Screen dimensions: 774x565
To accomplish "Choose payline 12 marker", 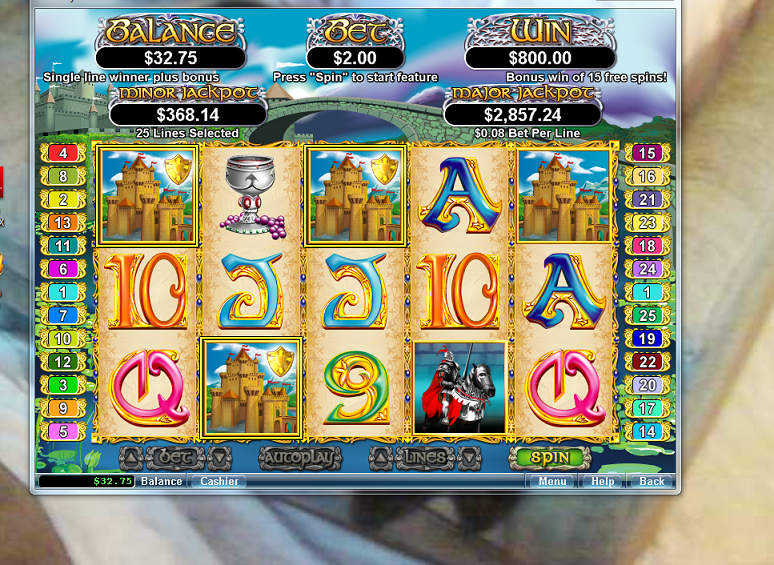I will coord(63,362).
